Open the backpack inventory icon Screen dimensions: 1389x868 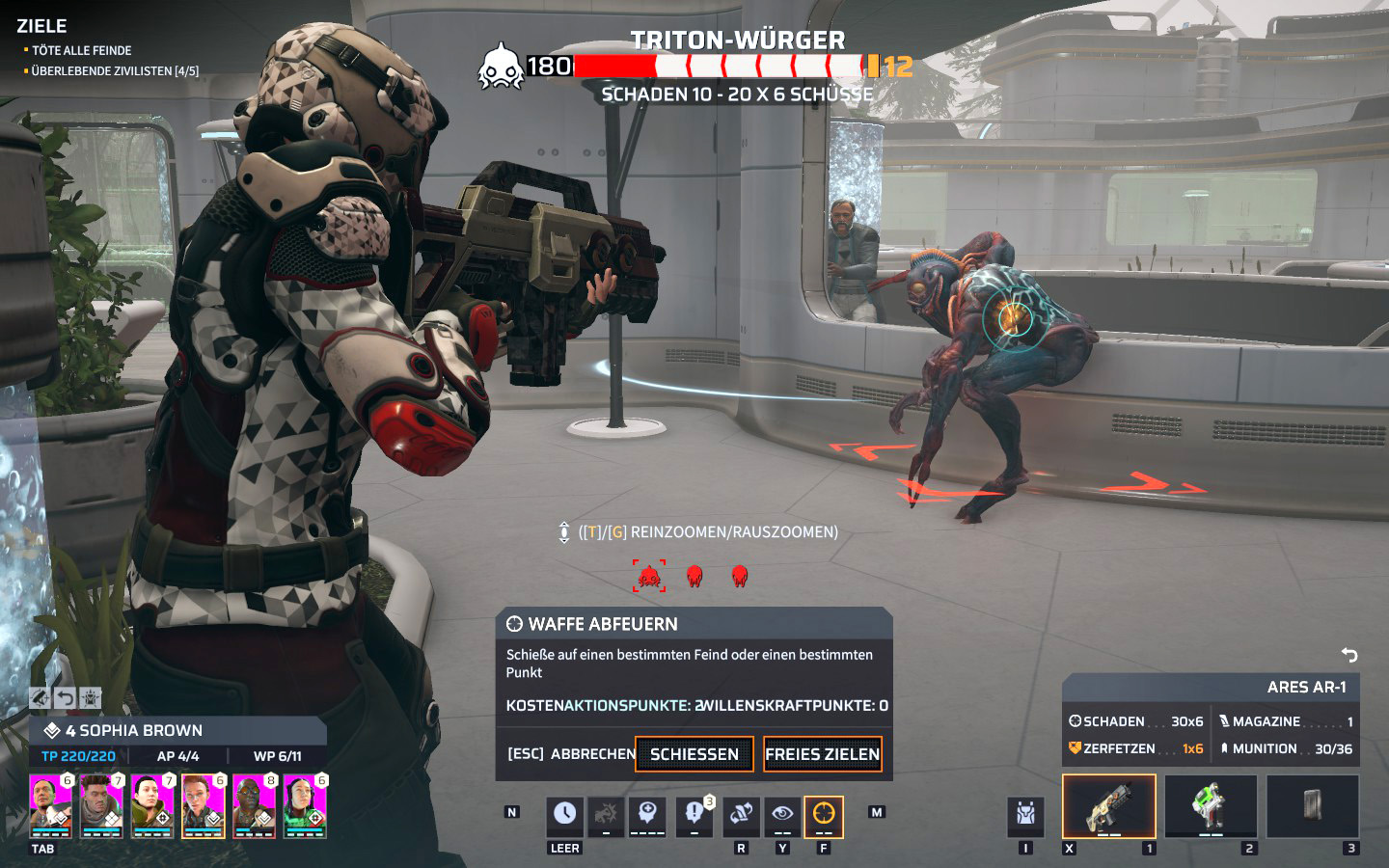[x=1025, y=816]
